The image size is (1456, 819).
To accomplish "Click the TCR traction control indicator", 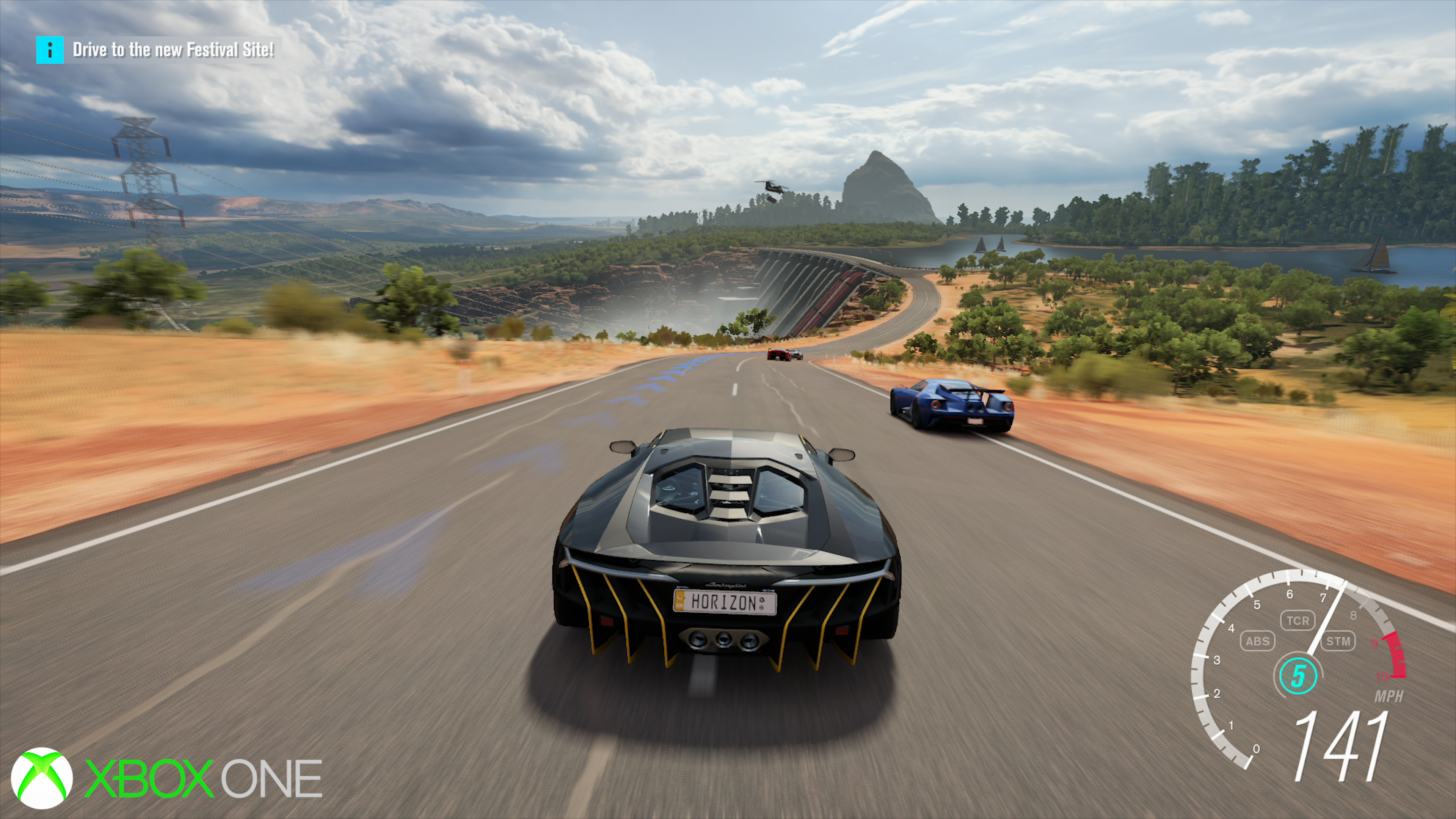I will tap(1297, 621).
